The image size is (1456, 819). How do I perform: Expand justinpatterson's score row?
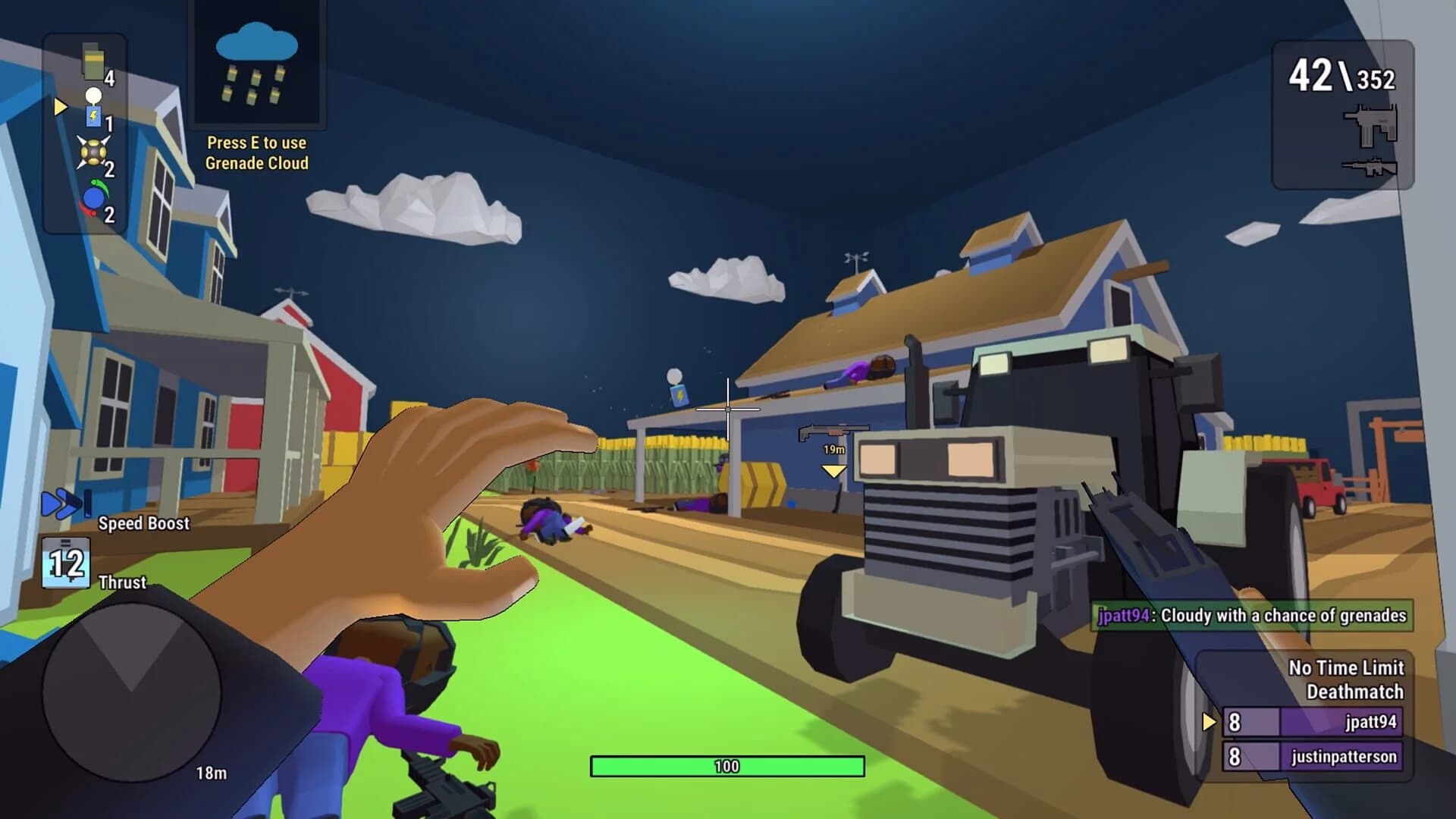(1312, 755)
